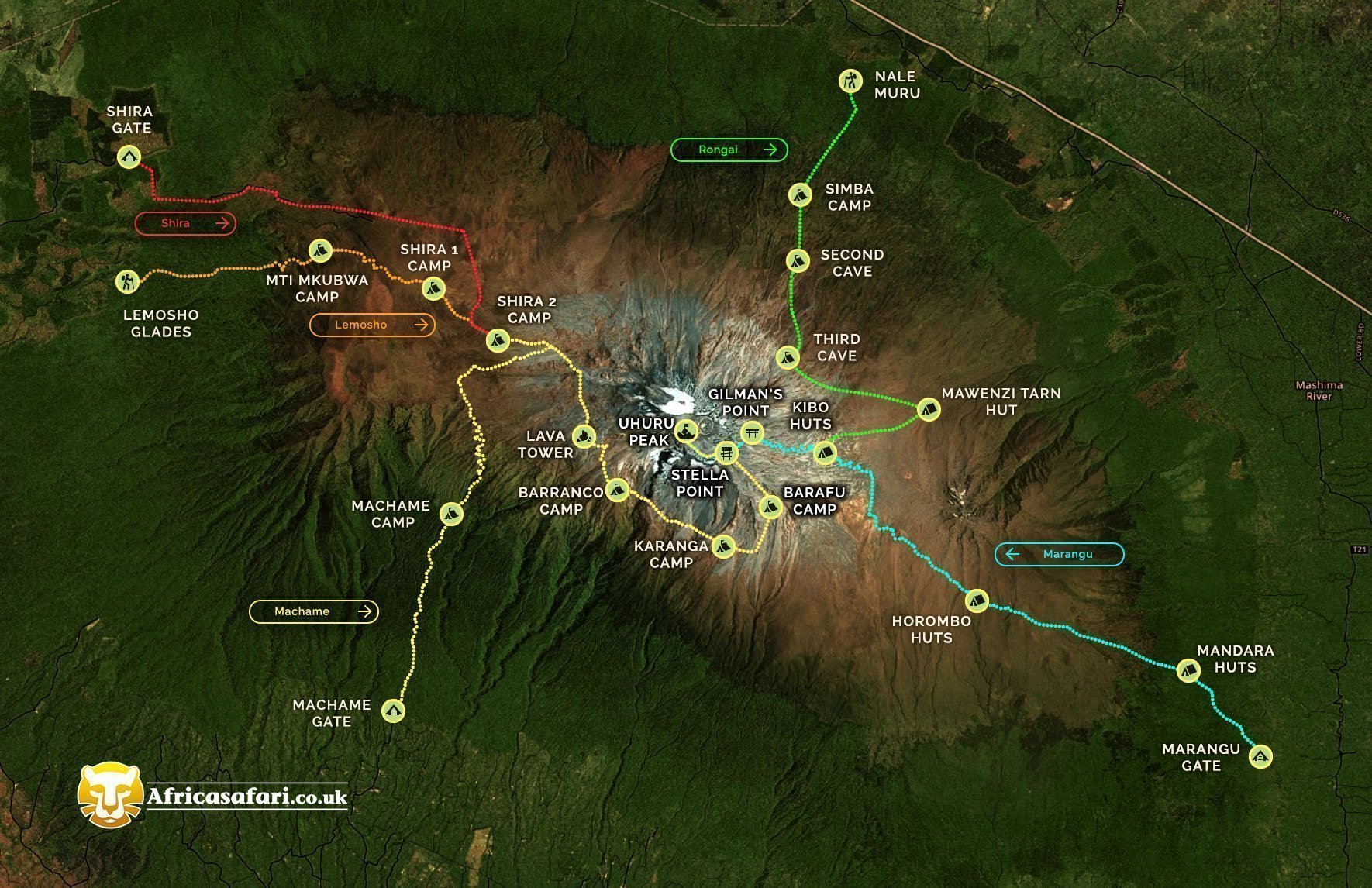This screenshot has width=1372, height=888.
Task: Select the Machame route label
Action: [x=313, y=611]
